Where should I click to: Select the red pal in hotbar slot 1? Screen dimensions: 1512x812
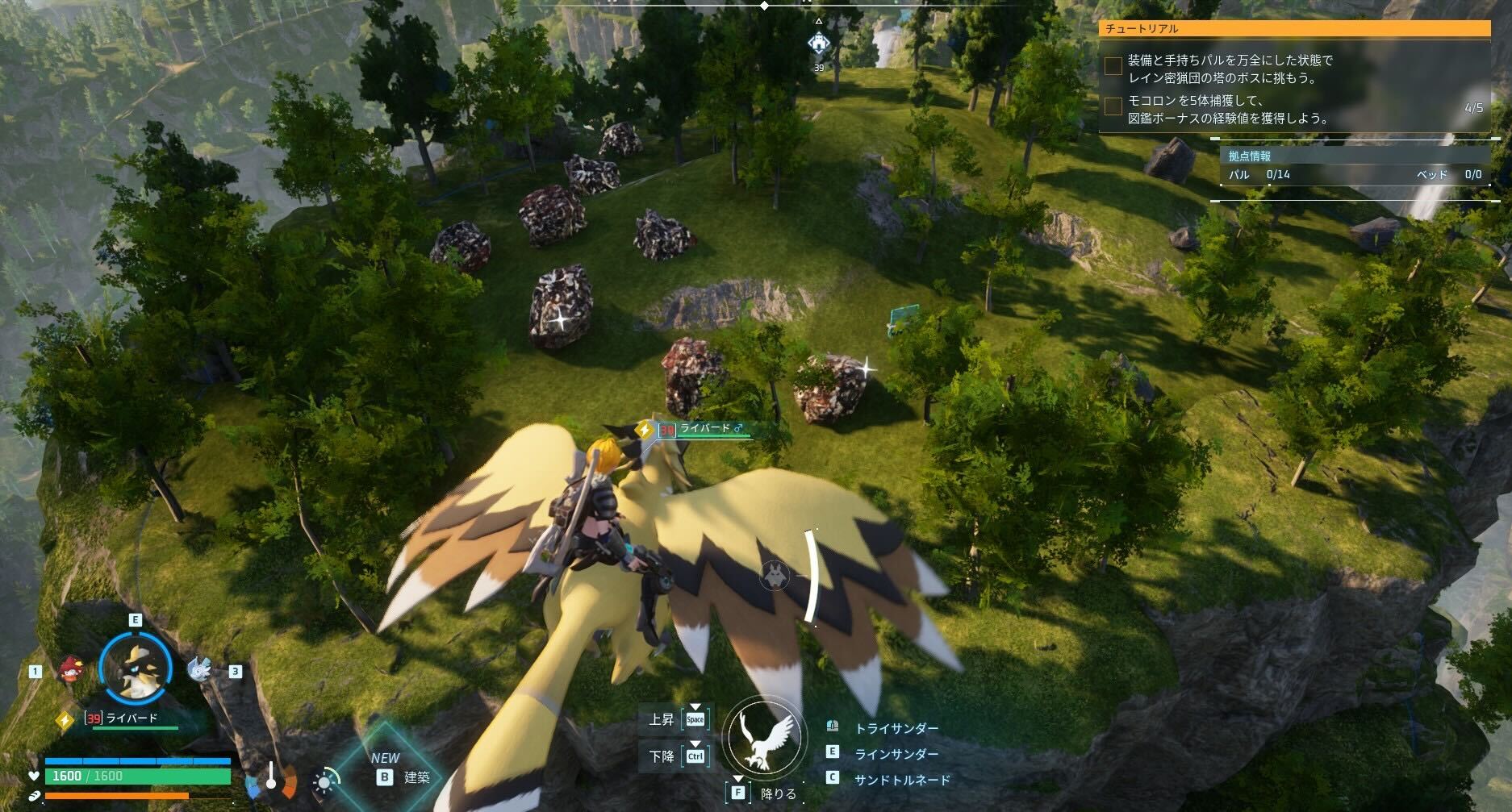pos(70,669)
